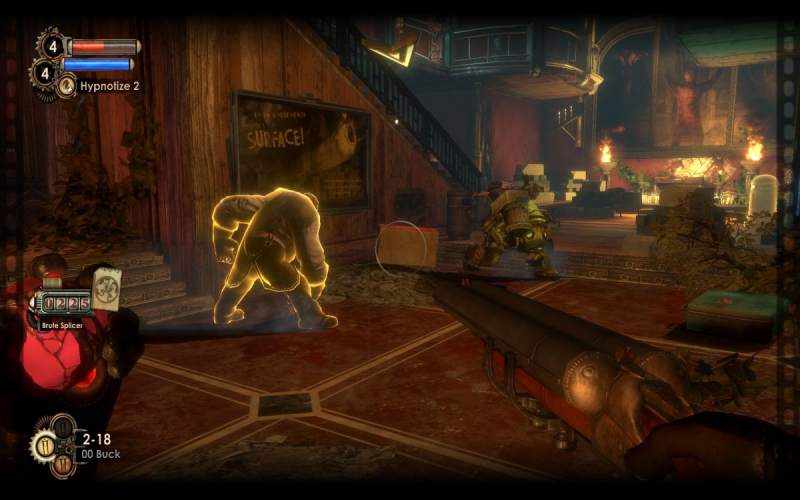Choose the highlighted 00 Buck ammo icon
Screen dimensions: 800x500
(45, 446)
